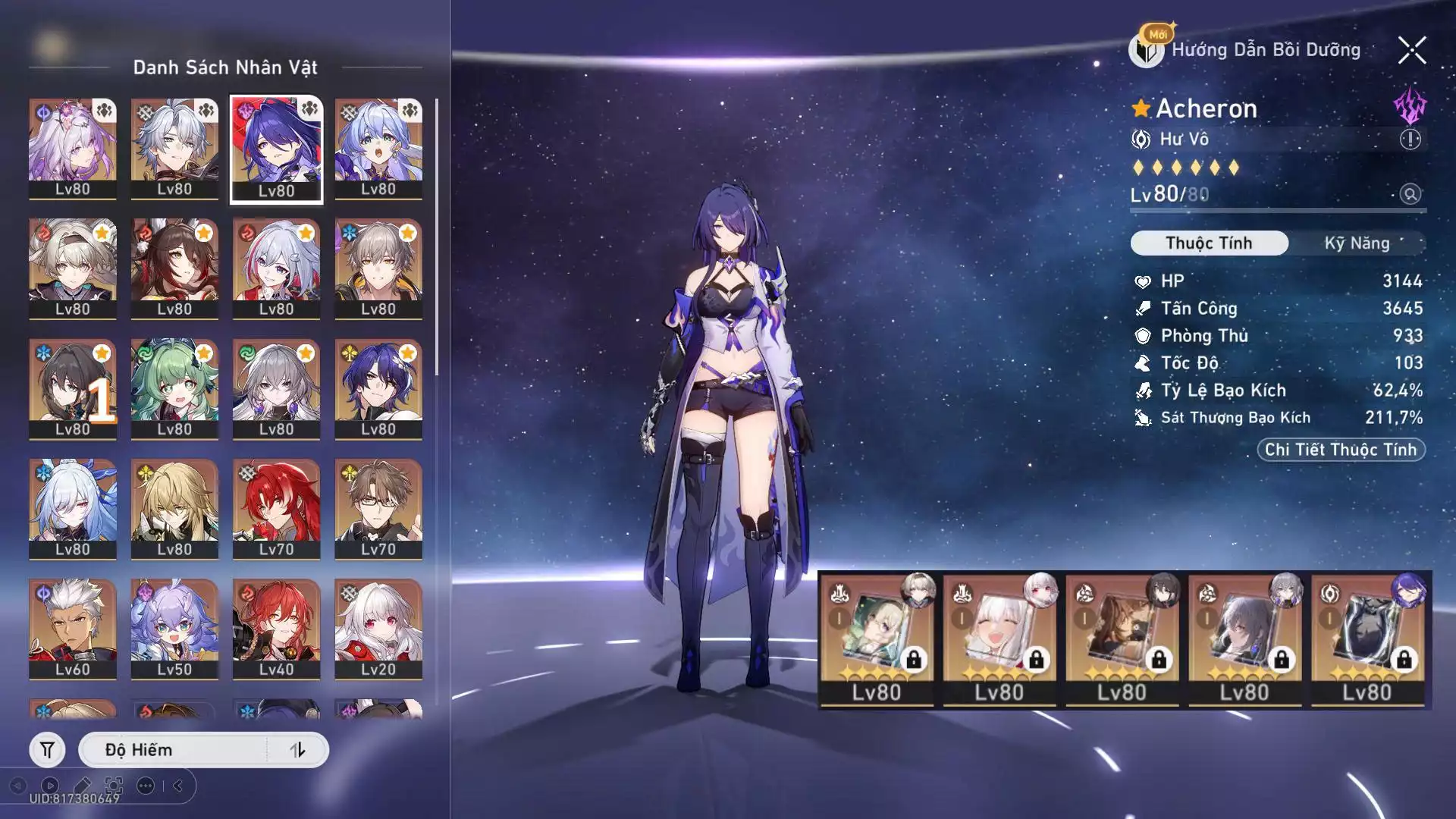1456x819 pixels.
Task: Select the red-haired Lv70 character portrait
Action: (276, 508)
